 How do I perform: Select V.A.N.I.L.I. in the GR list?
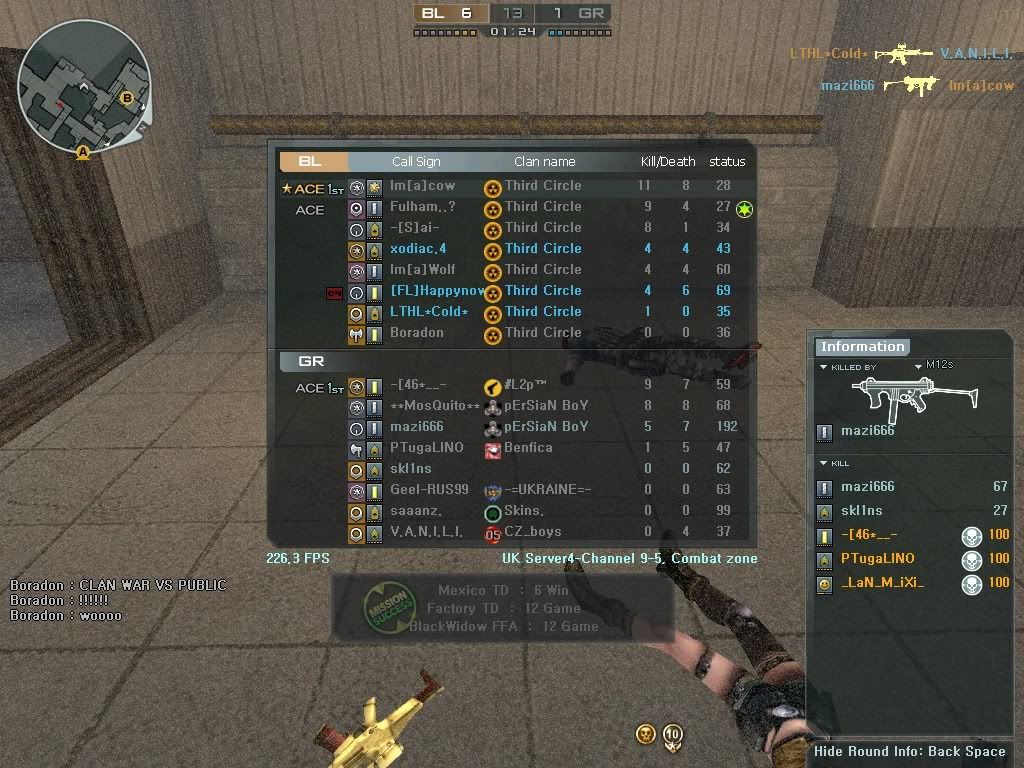tap(512, 532)
